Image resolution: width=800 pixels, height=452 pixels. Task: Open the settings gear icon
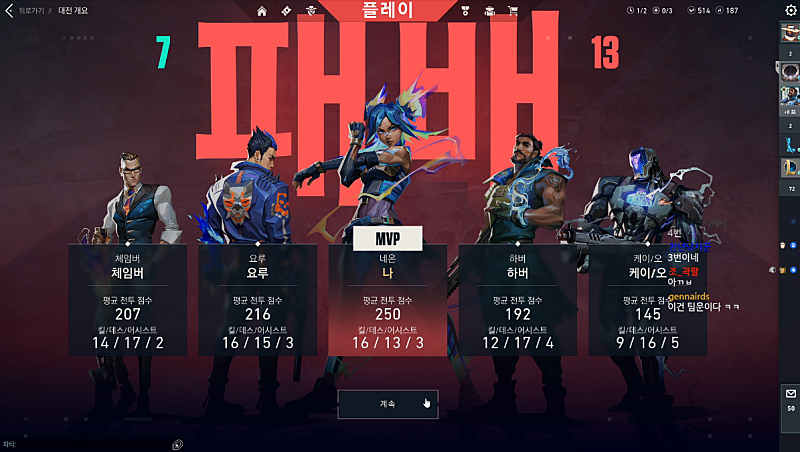click(790, 10)
